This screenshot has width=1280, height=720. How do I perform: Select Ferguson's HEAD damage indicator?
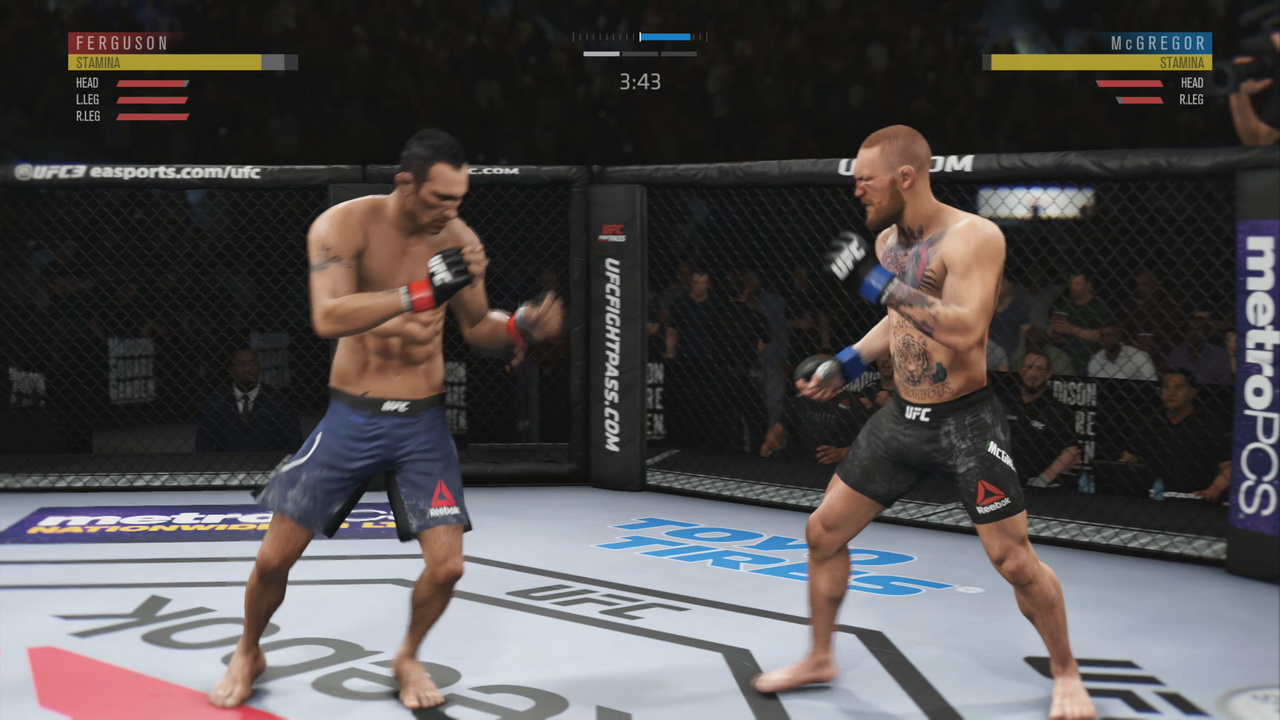[150, 84]
